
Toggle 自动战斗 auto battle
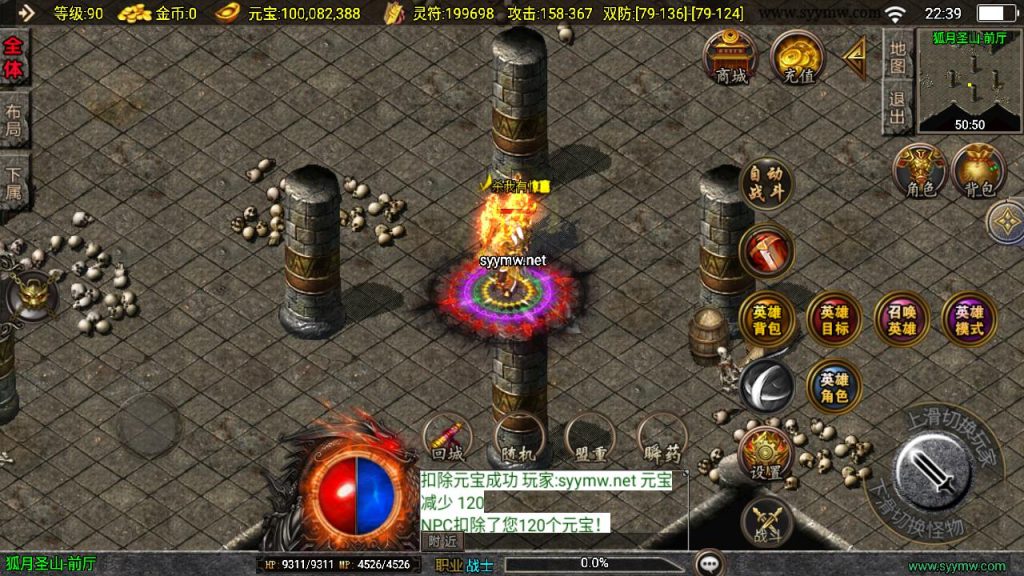point(767,183)
